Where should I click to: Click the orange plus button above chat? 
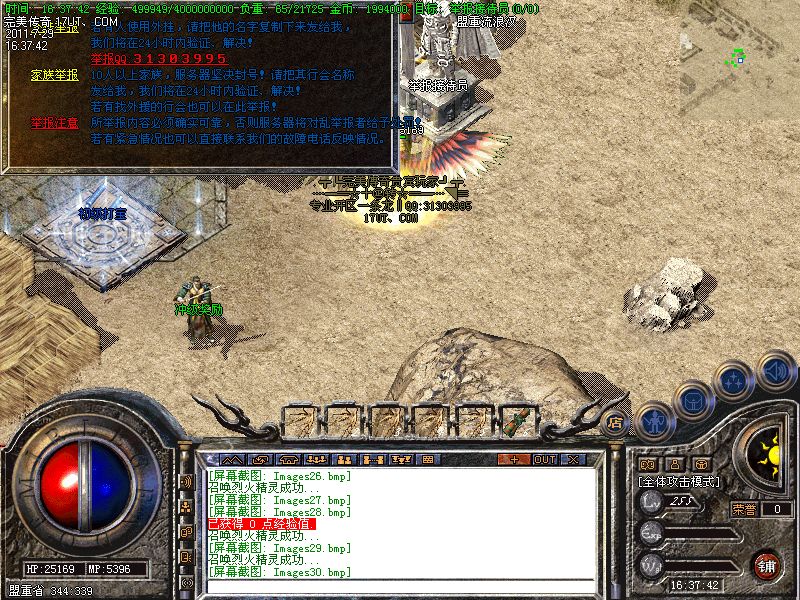click(514, 459)
